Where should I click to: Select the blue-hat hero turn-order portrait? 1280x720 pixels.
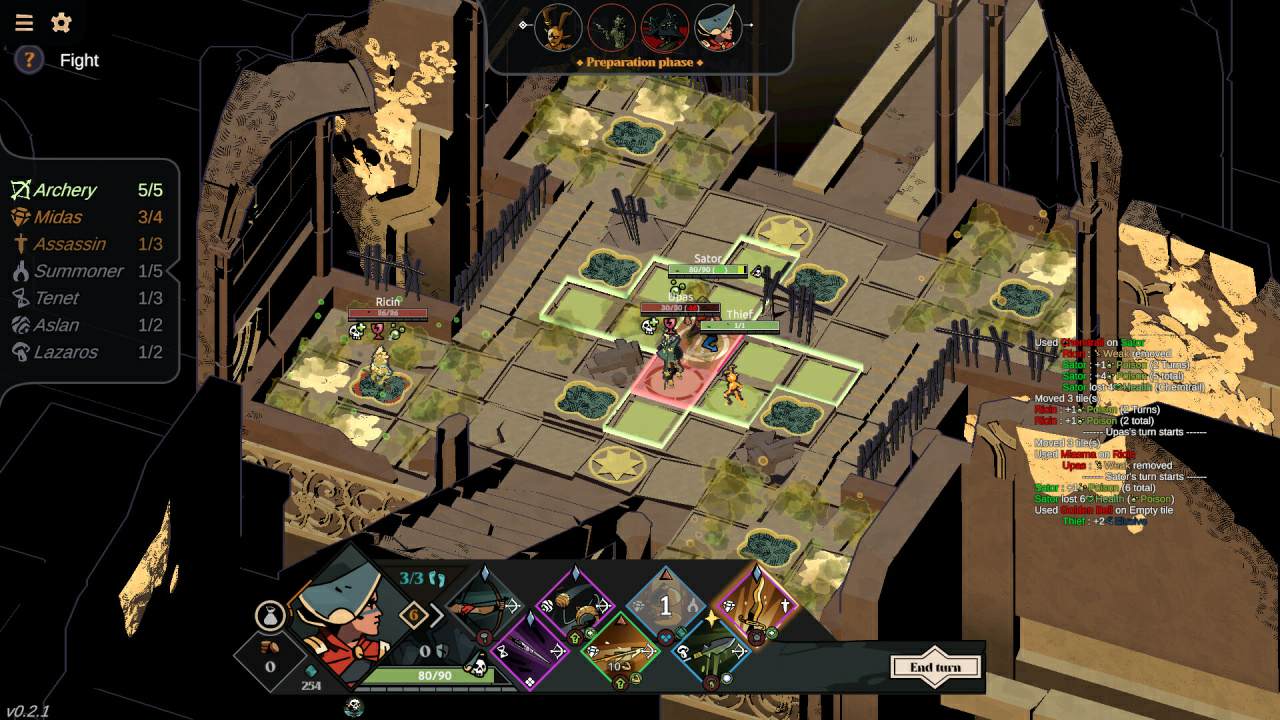click(x=718, y=28)
